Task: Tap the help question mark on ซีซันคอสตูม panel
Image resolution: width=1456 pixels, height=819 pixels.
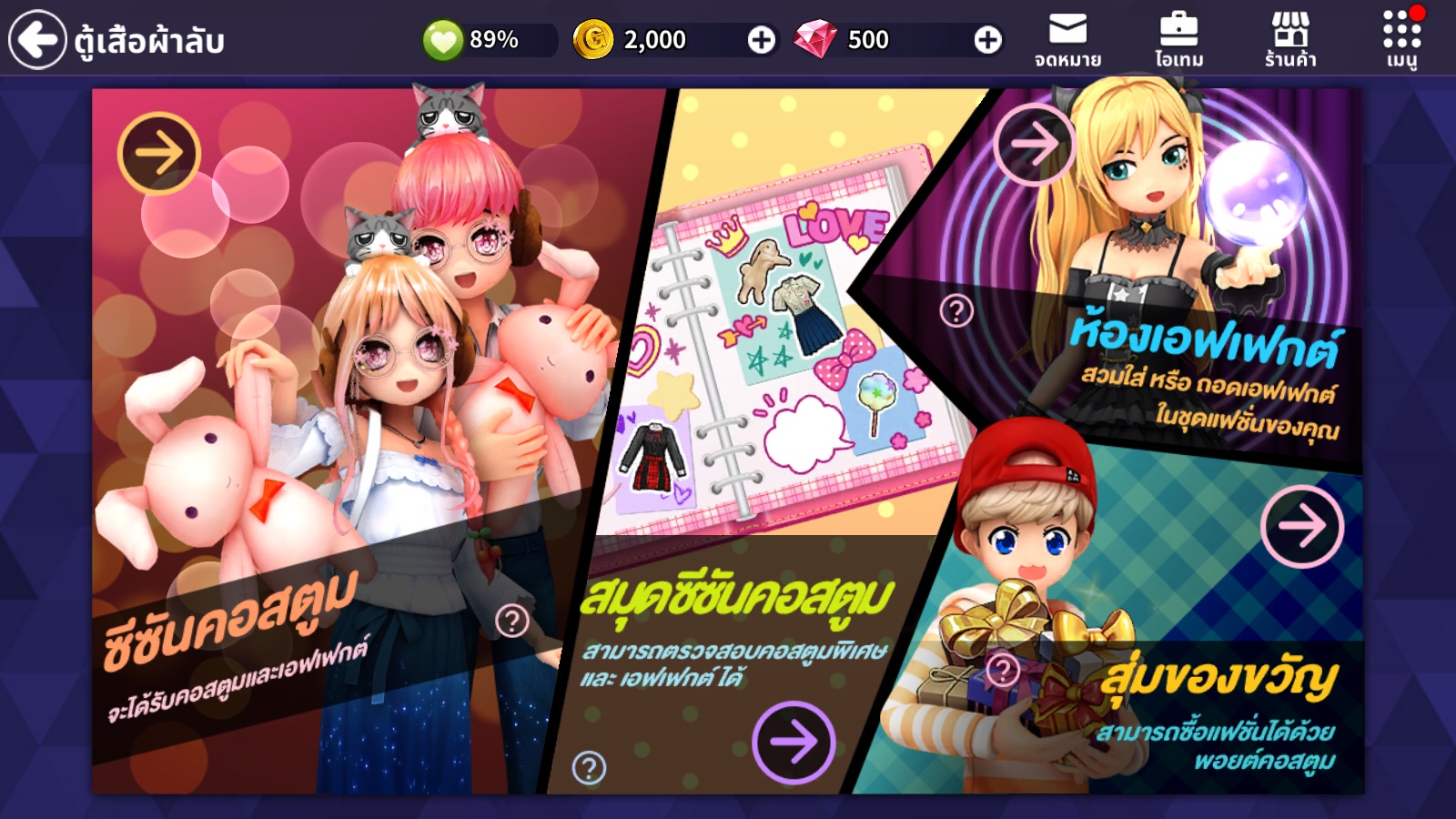Action: point(514,622)
